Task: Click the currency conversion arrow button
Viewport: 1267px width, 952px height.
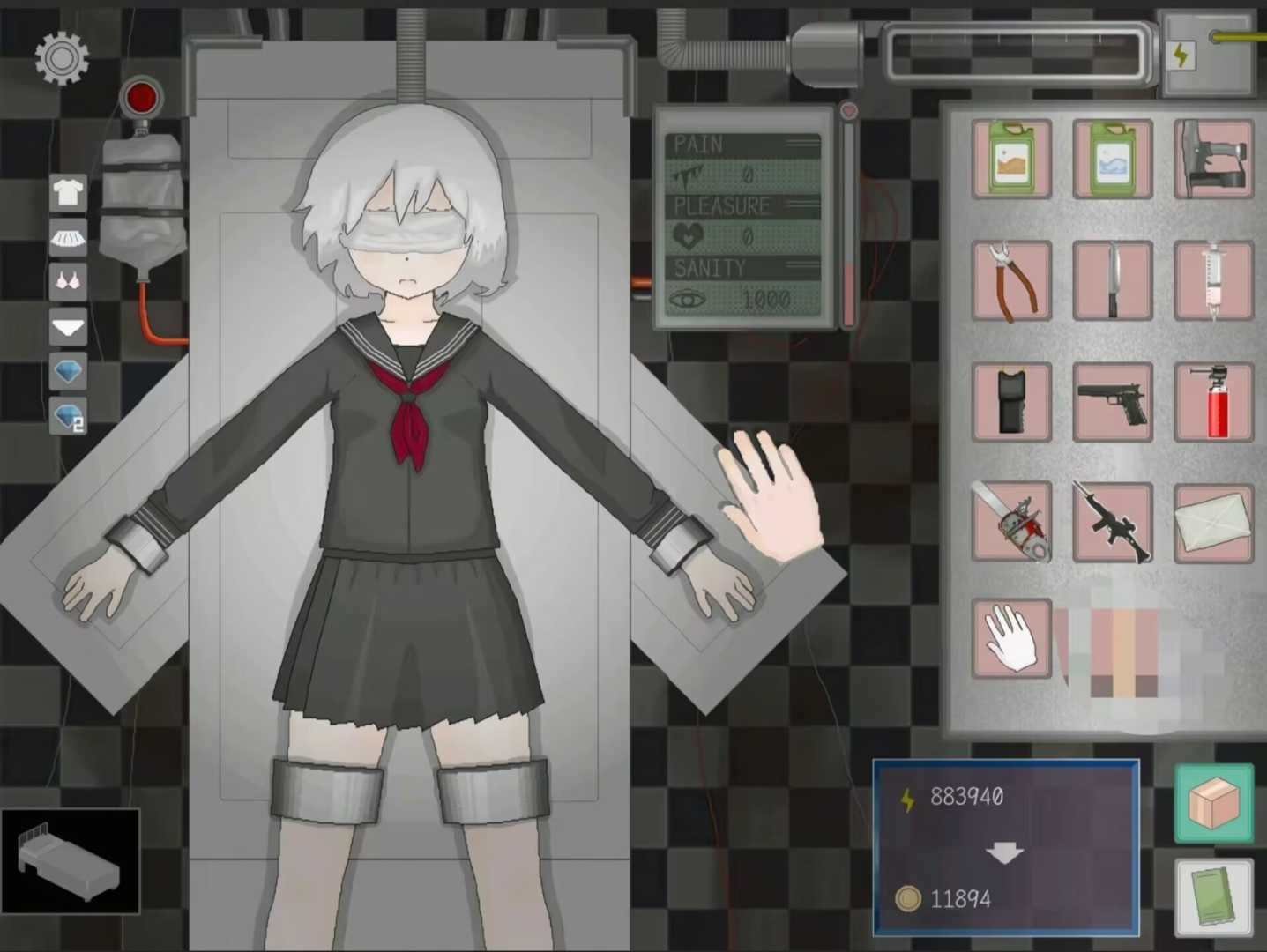Action: (1004, 852)
